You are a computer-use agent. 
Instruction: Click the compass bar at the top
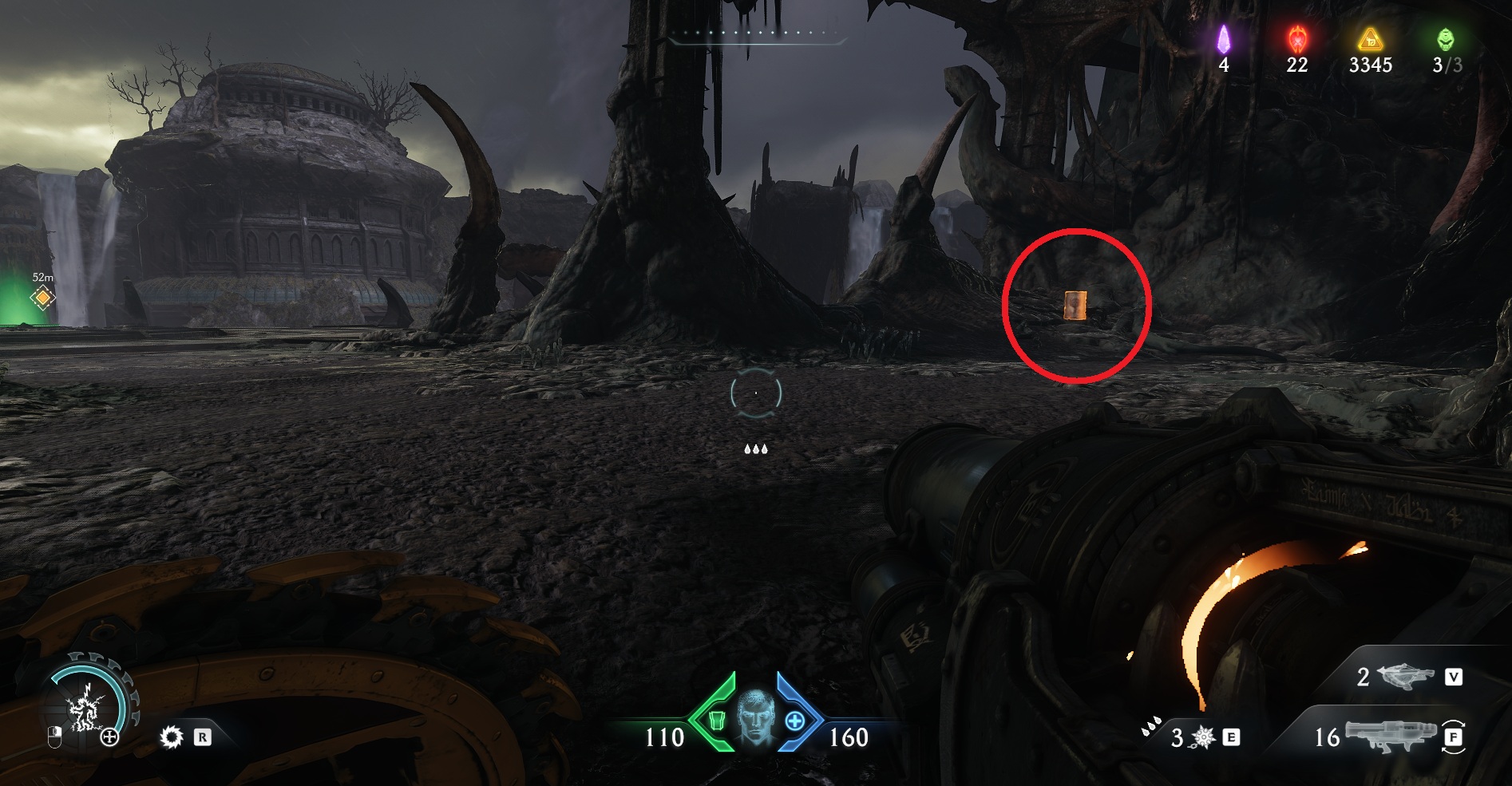tap(755, 35)
